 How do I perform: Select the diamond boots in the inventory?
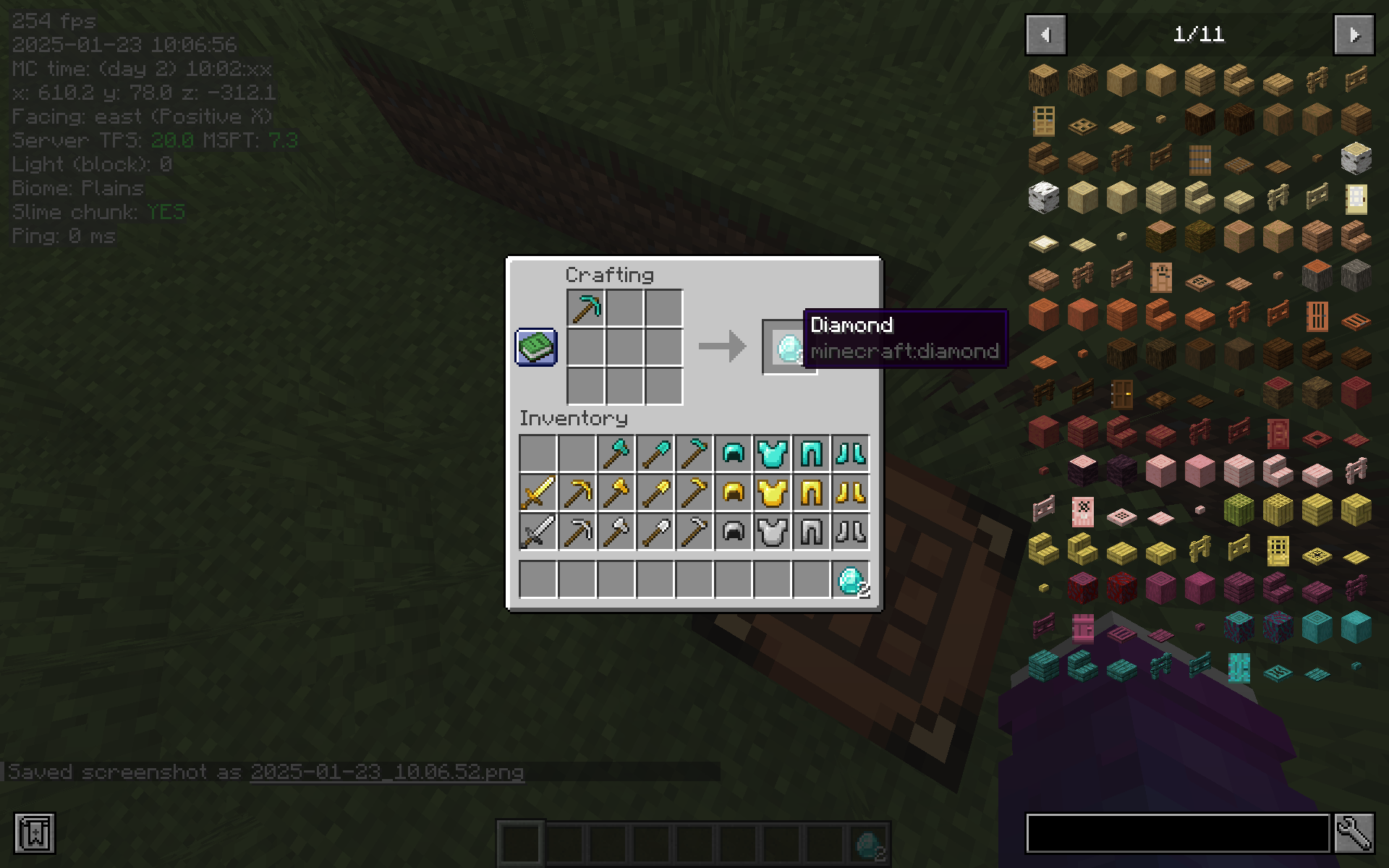point(851,453)
